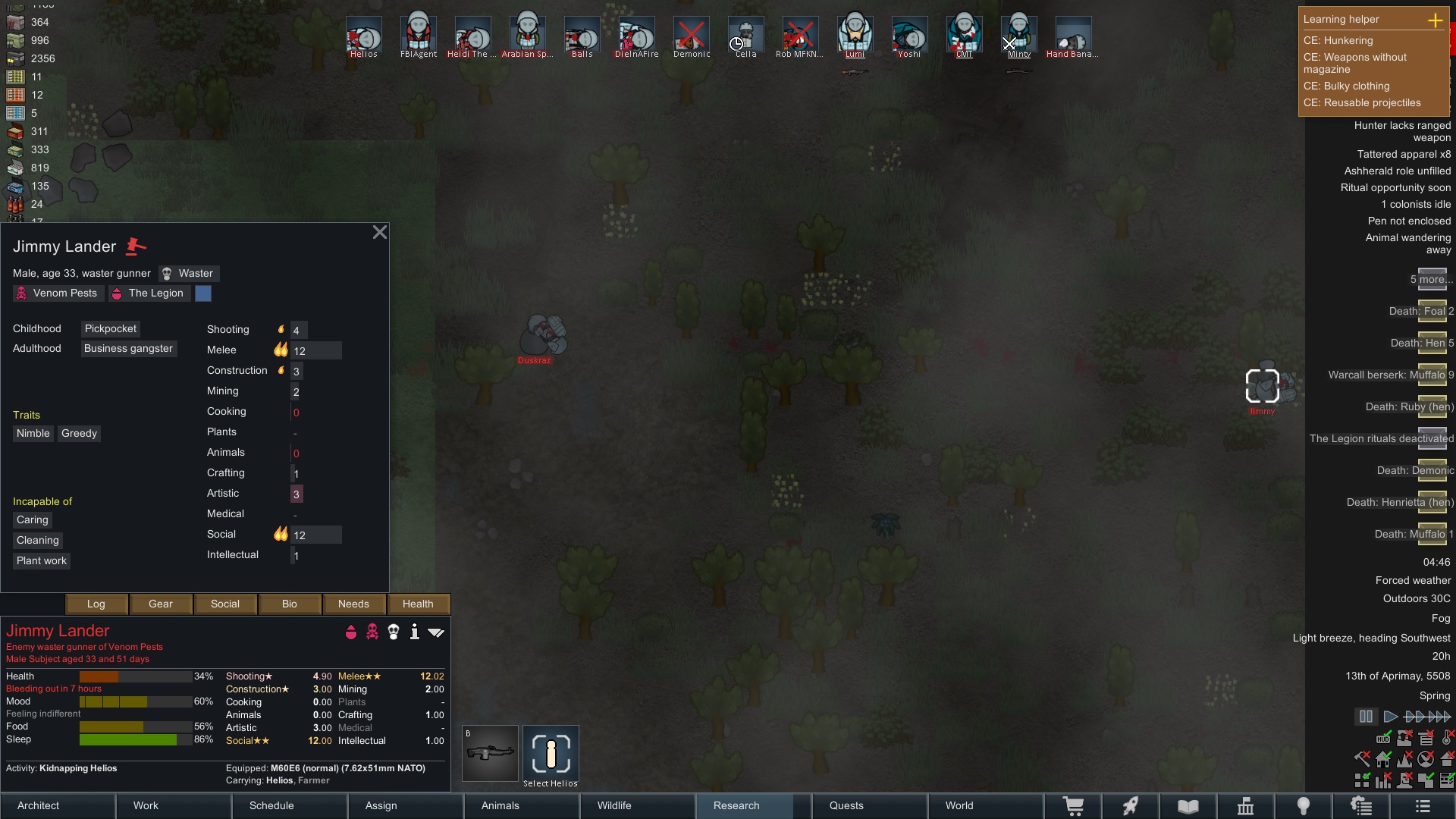Show the Needs tab
This screenshot has width=1456, height=819.
coord(353,604)
